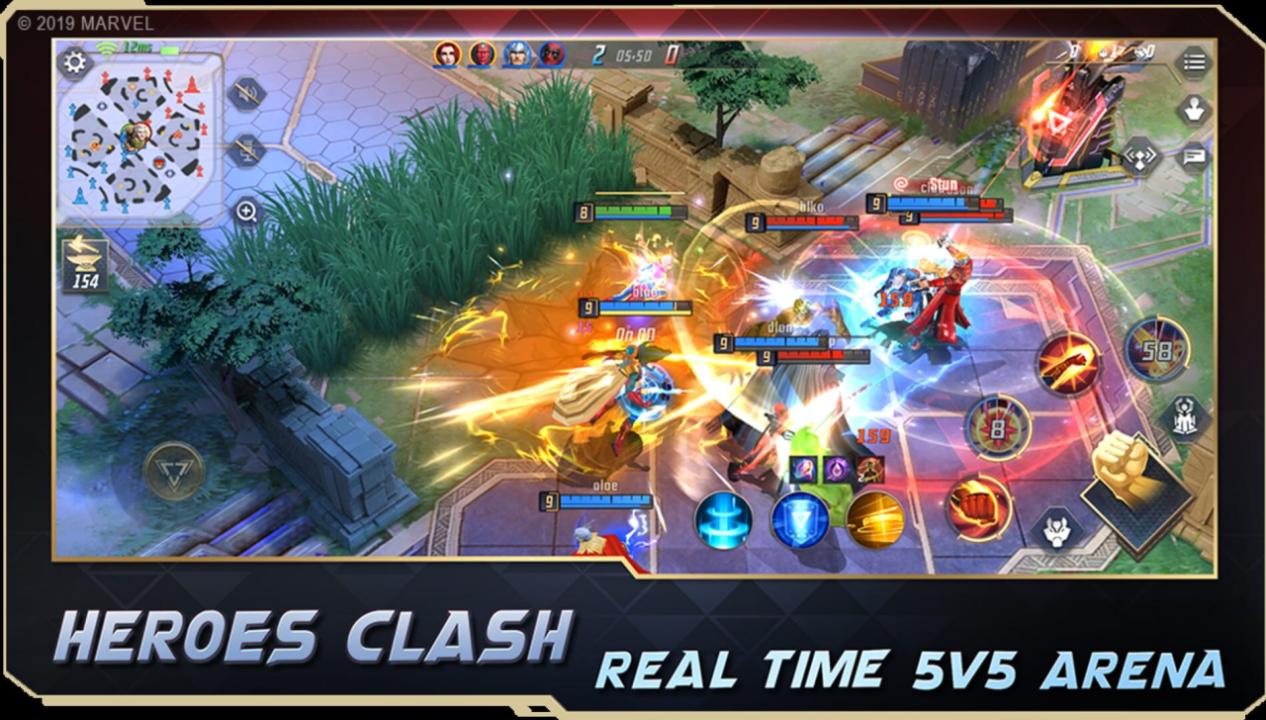Viewport: 1266px width, 720px height.
Task: Toggle the muted microphone icon
Action: (245, 152)
